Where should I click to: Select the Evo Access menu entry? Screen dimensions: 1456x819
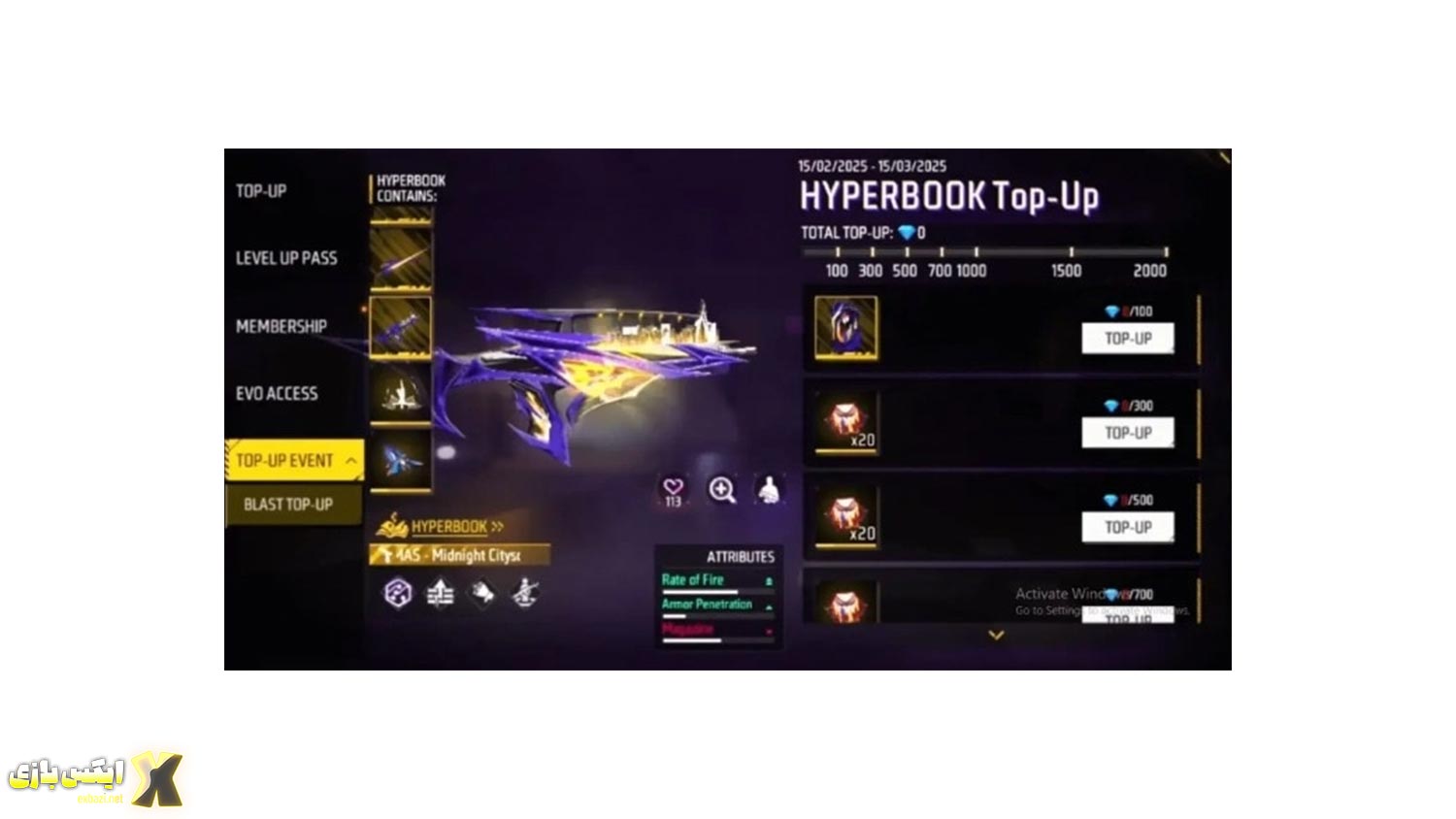click(277, 393)
